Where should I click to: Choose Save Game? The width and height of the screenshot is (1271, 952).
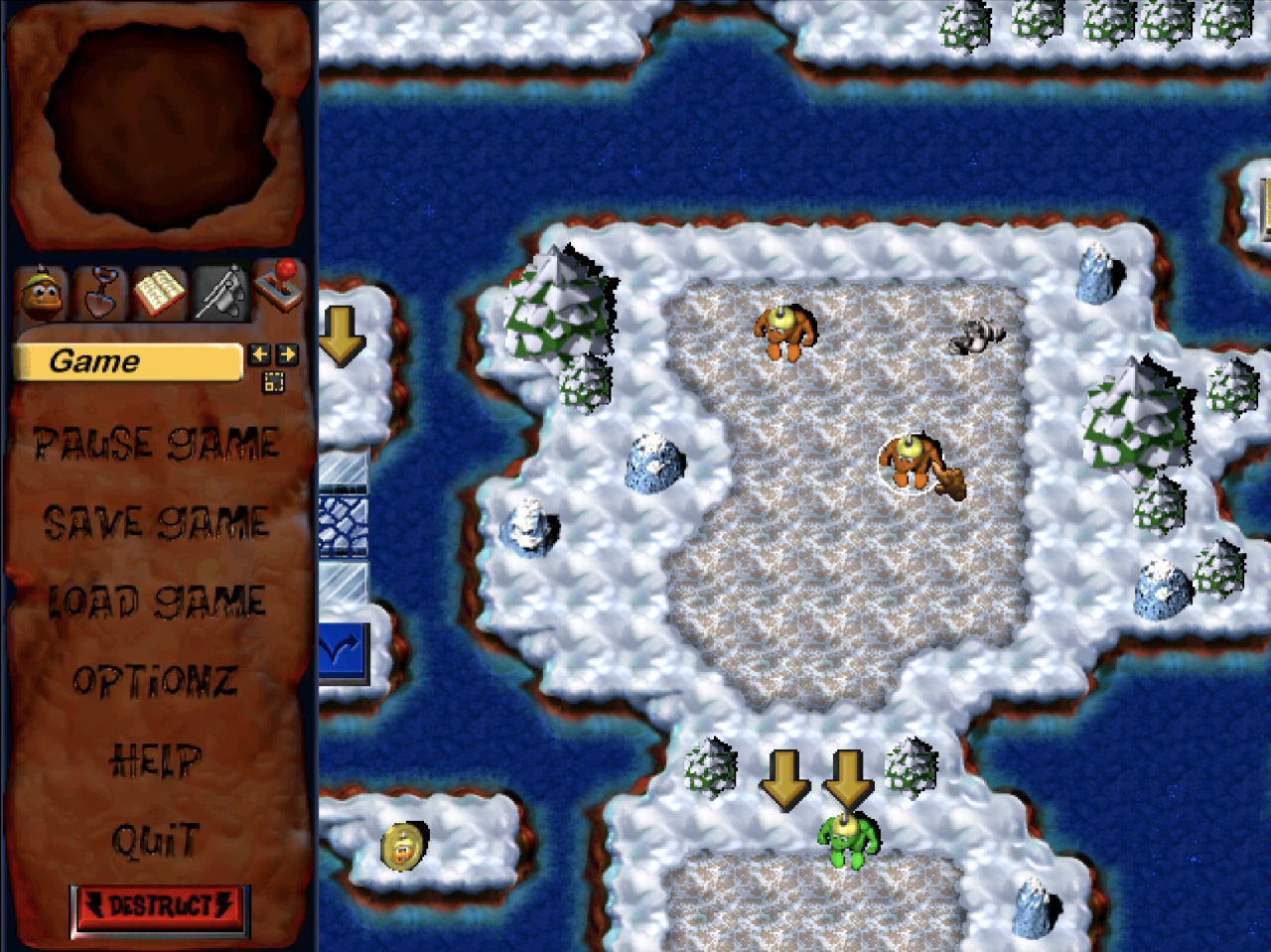156,523
